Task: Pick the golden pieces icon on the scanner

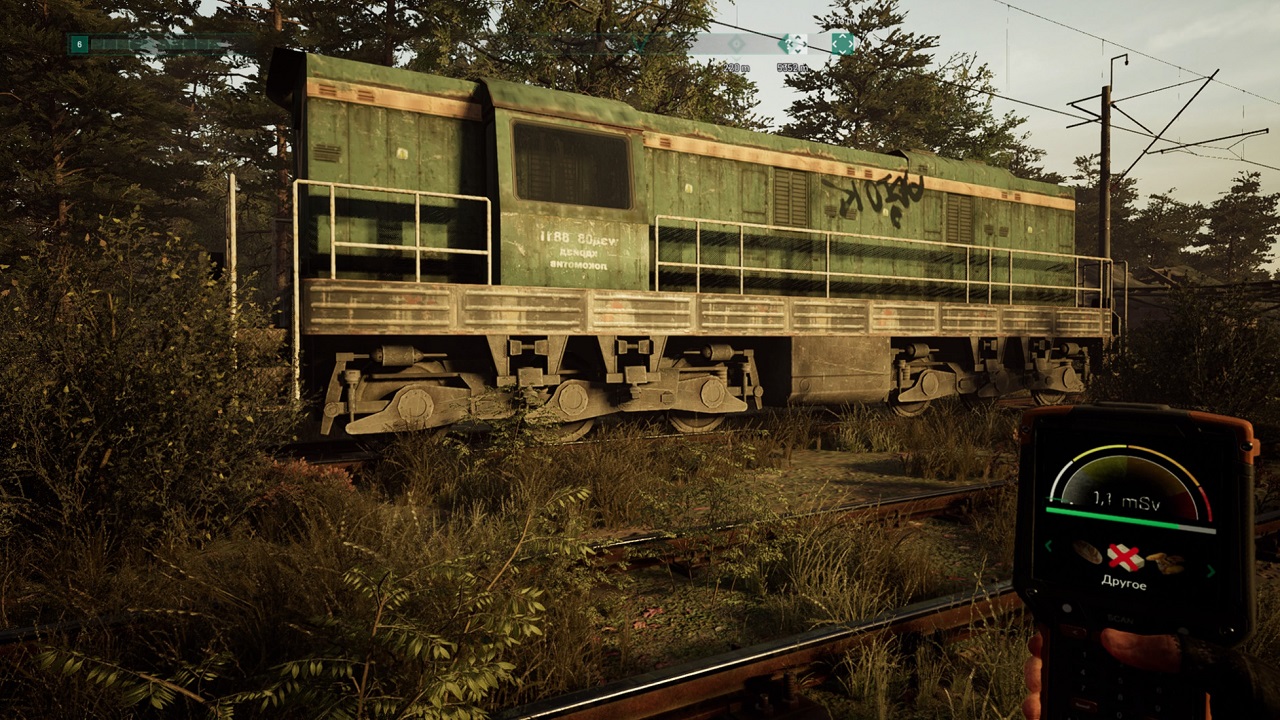Action: pos(1164,562)
